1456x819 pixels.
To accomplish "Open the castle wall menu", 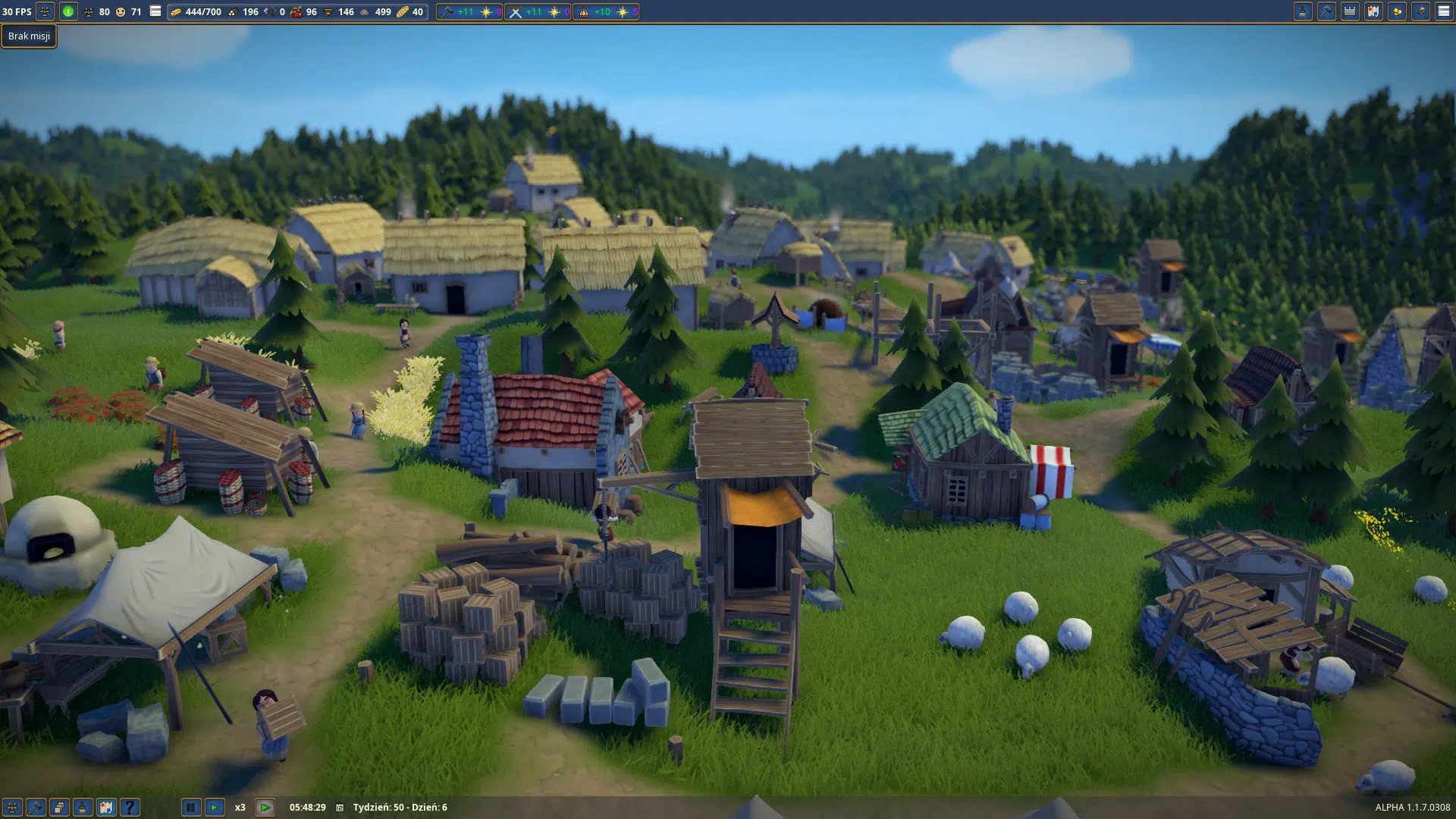I will click(1350, 11).
